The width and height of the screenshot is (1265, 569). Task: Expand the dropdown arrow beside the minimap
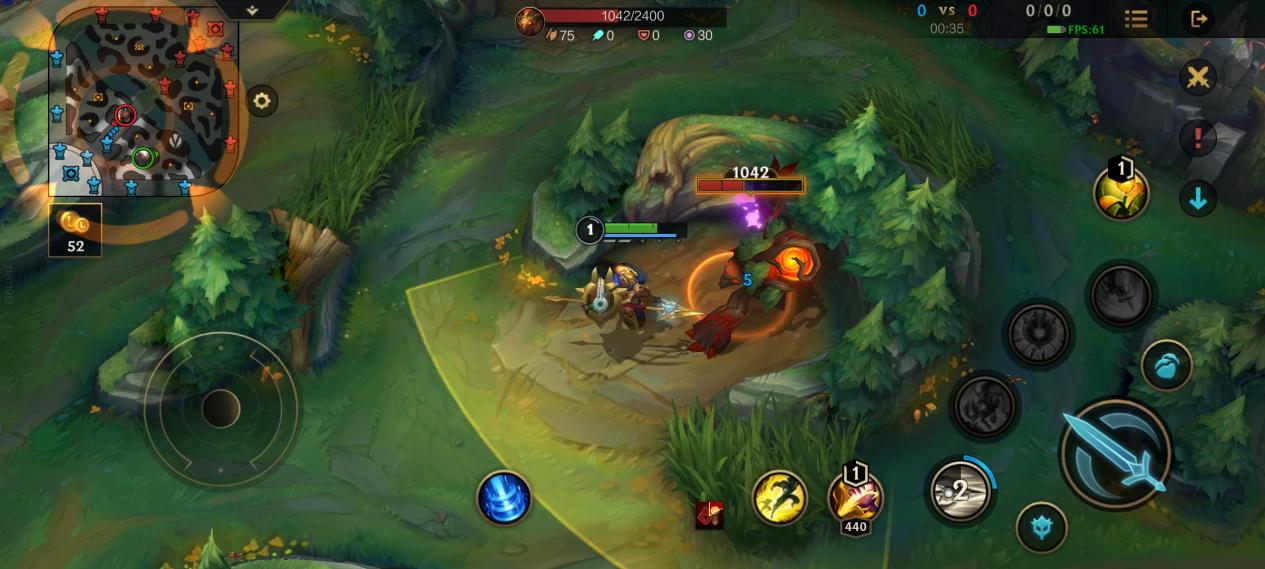[x=252, y=10]
